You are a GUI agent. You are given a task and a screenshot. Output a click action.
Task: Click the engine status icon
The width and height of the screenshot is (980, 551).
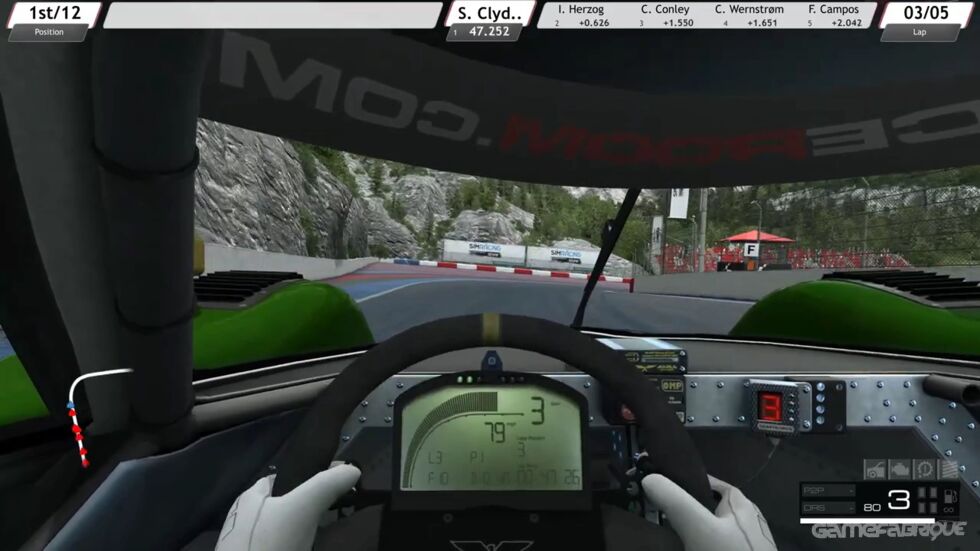point(899,469)
